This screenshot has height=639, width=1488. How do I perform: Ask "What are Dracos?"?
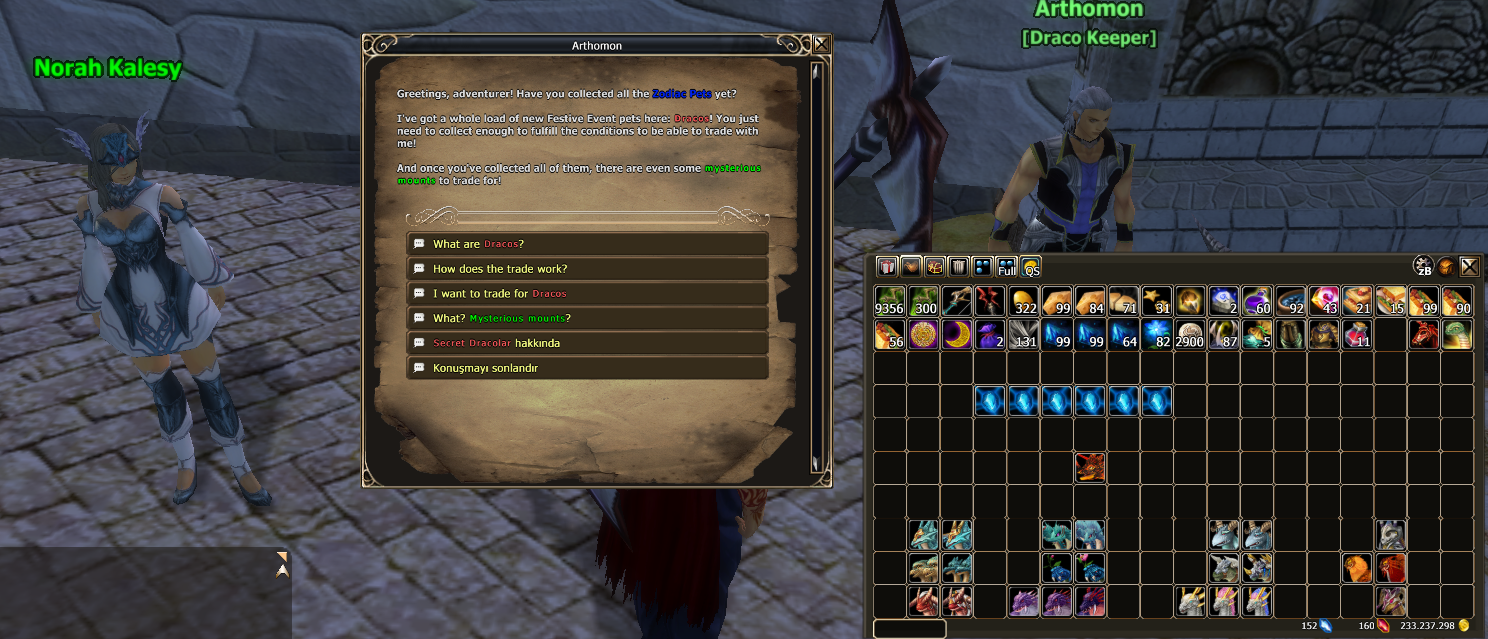(x=587, y=244)
